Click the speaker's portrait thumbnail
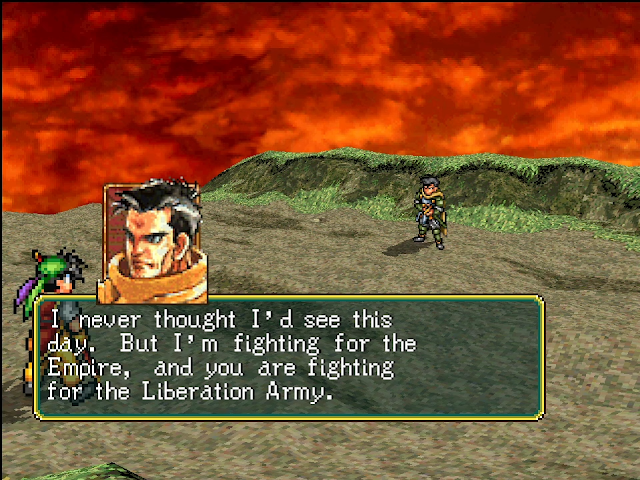The height and width of the screenshot is (480, 640). tap(155, 242)
